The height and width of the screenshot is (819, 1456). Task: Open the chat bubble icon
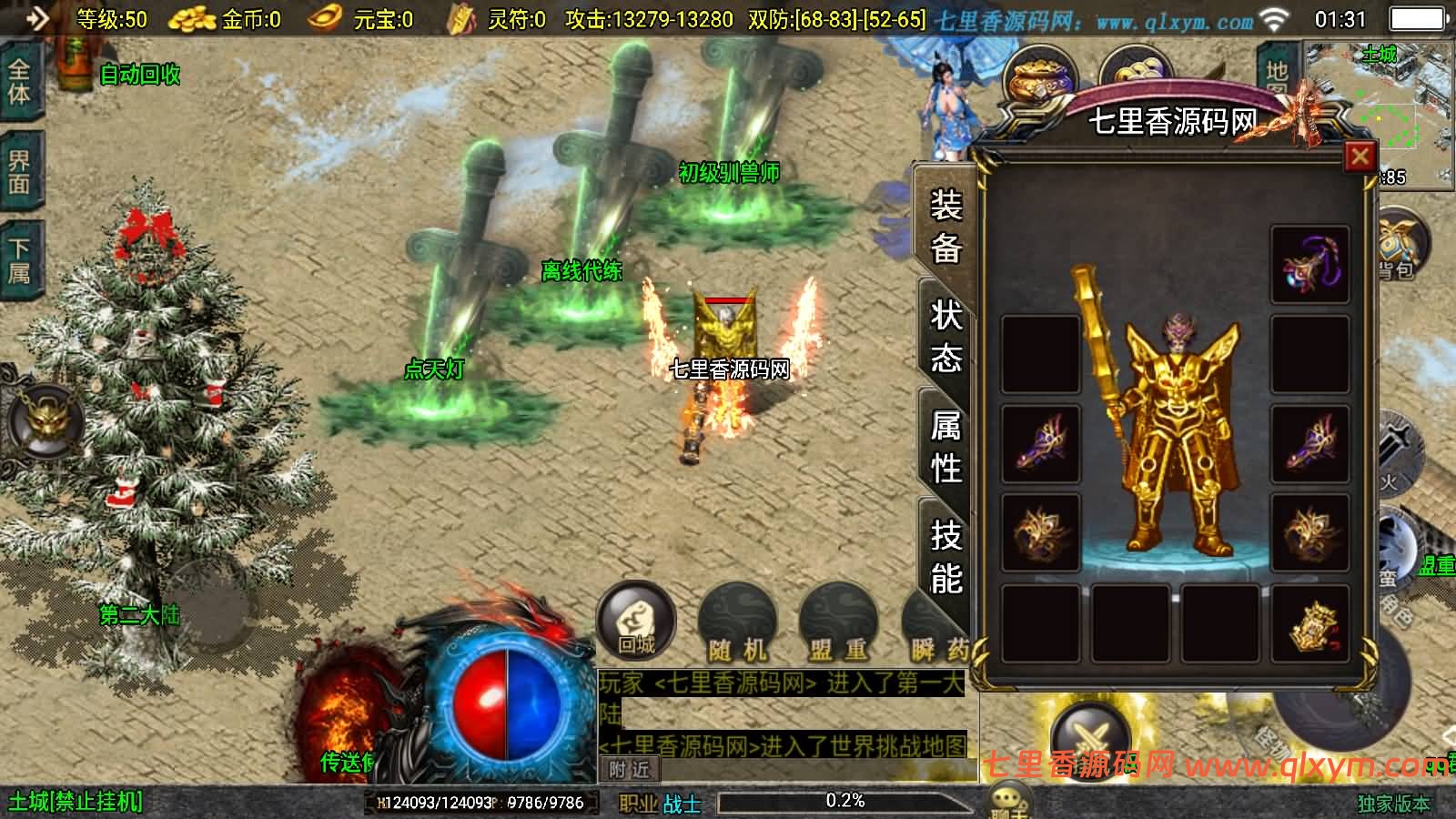tap(1010, 803)
